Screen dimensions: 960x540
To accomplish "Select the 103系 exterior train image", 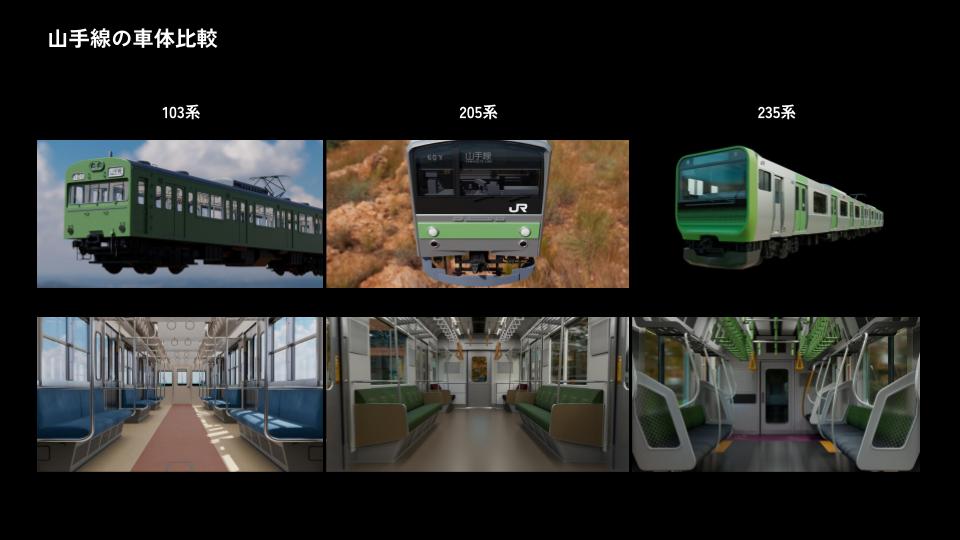I will [180, 214].
